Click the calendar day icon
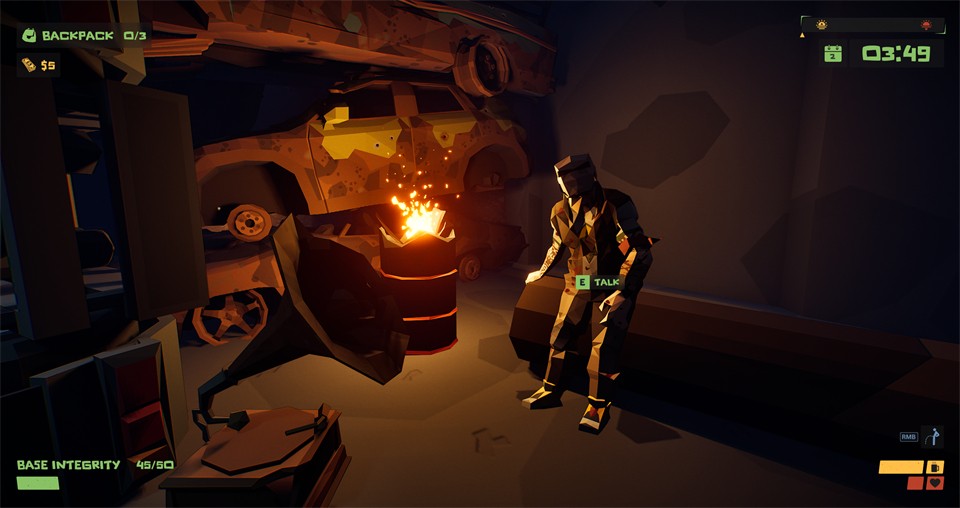Viewport: 960px width, 508px height. (x=832, y=53)
